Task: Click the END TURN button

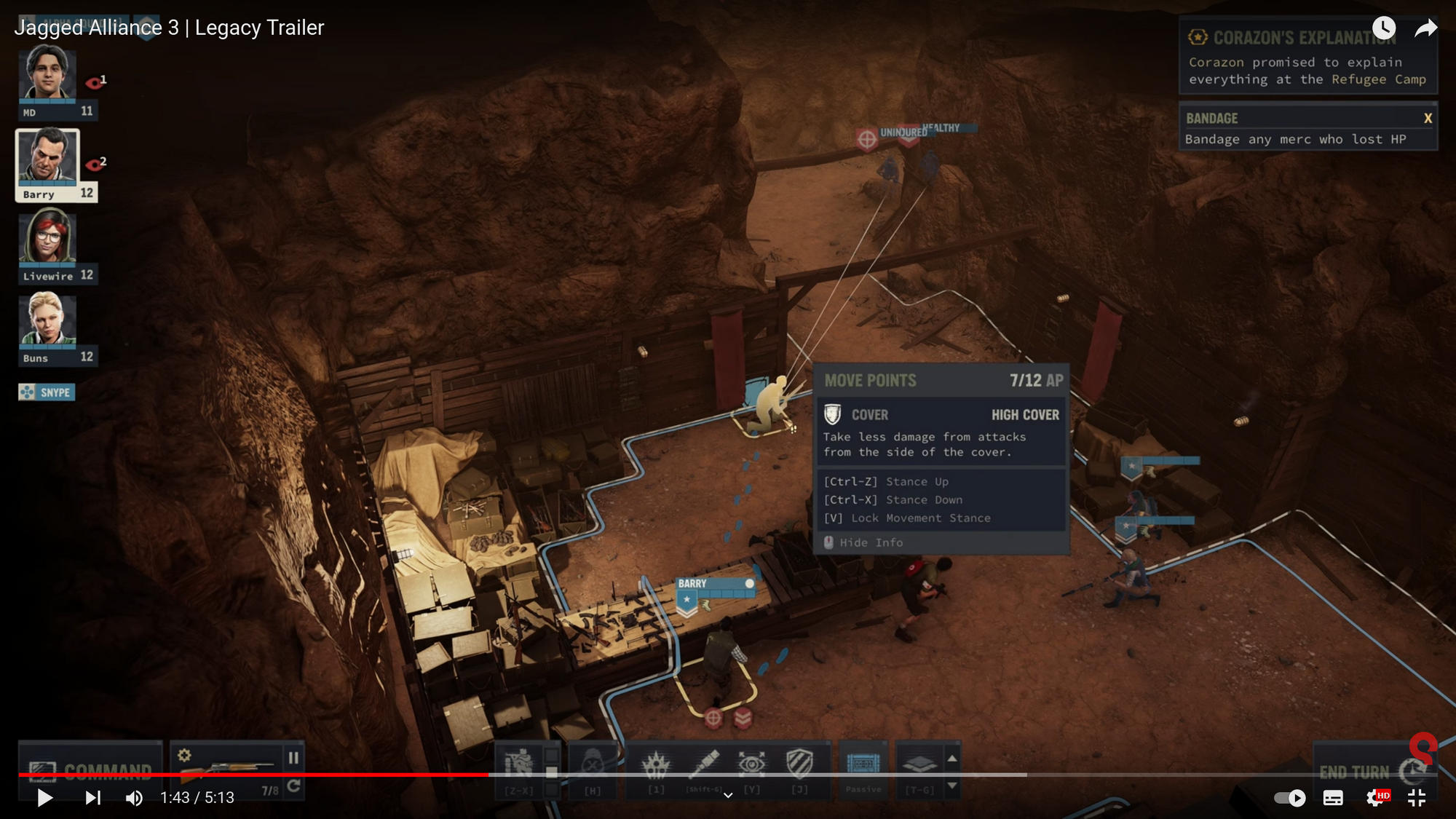Action: click(x=1356, y=769)
